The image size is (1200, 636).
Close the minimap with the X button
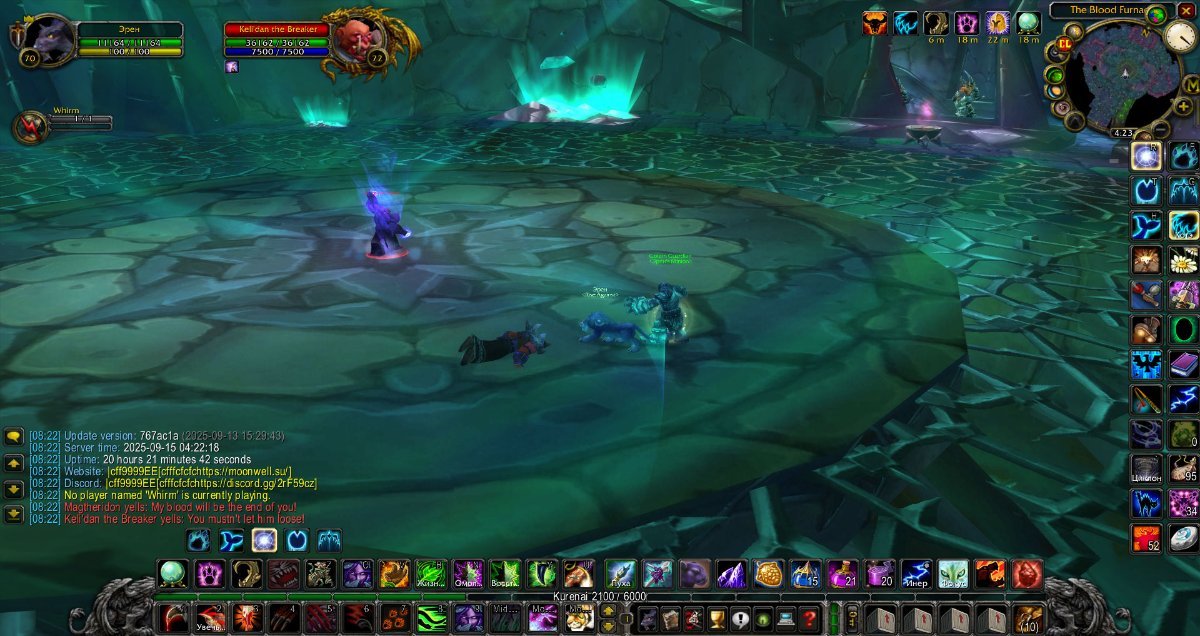coord(1186,10)
